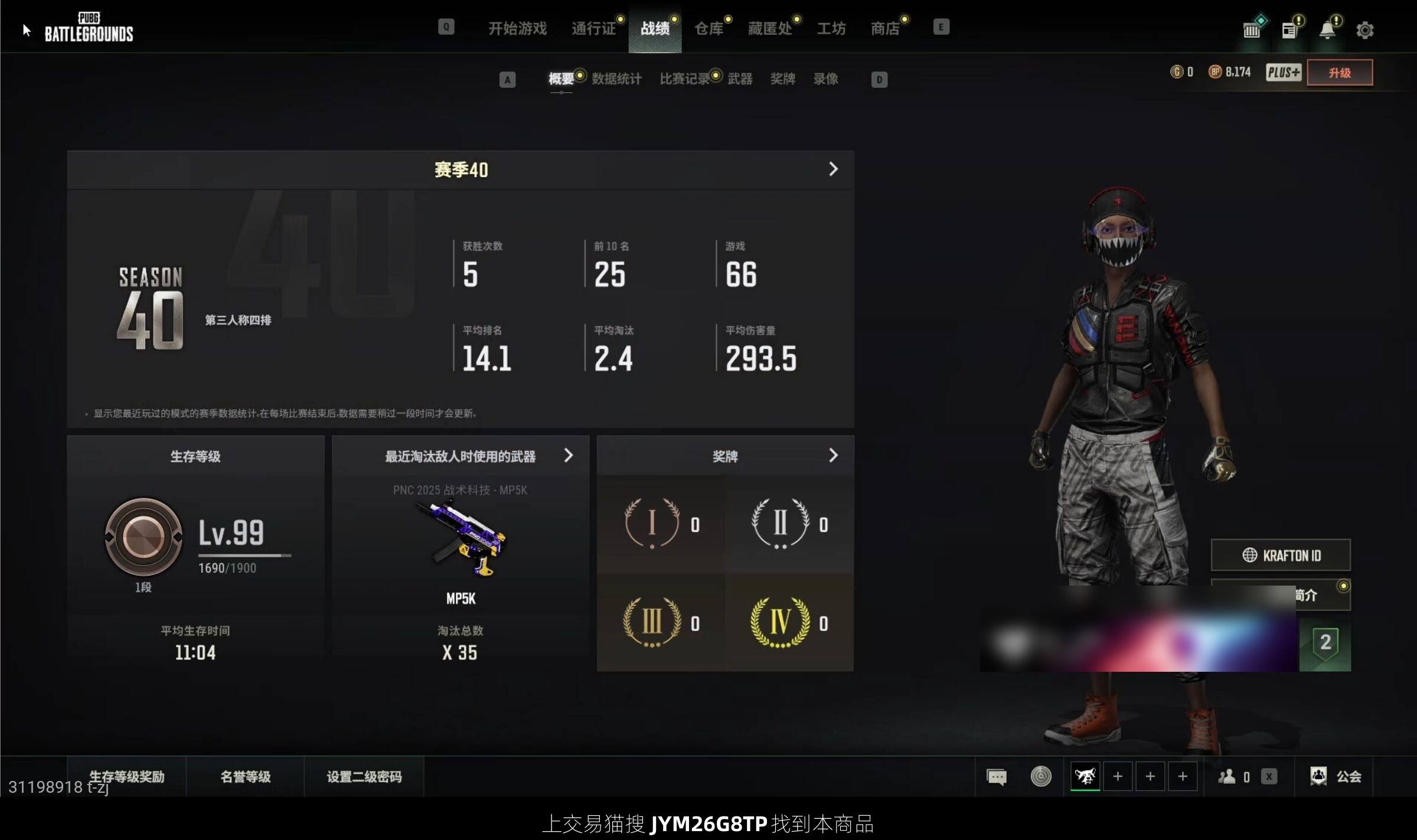Open the 商店 store tab
The width and height of the screenshot is (1417, 840).
pyautogui.click(x=885, y=28)
